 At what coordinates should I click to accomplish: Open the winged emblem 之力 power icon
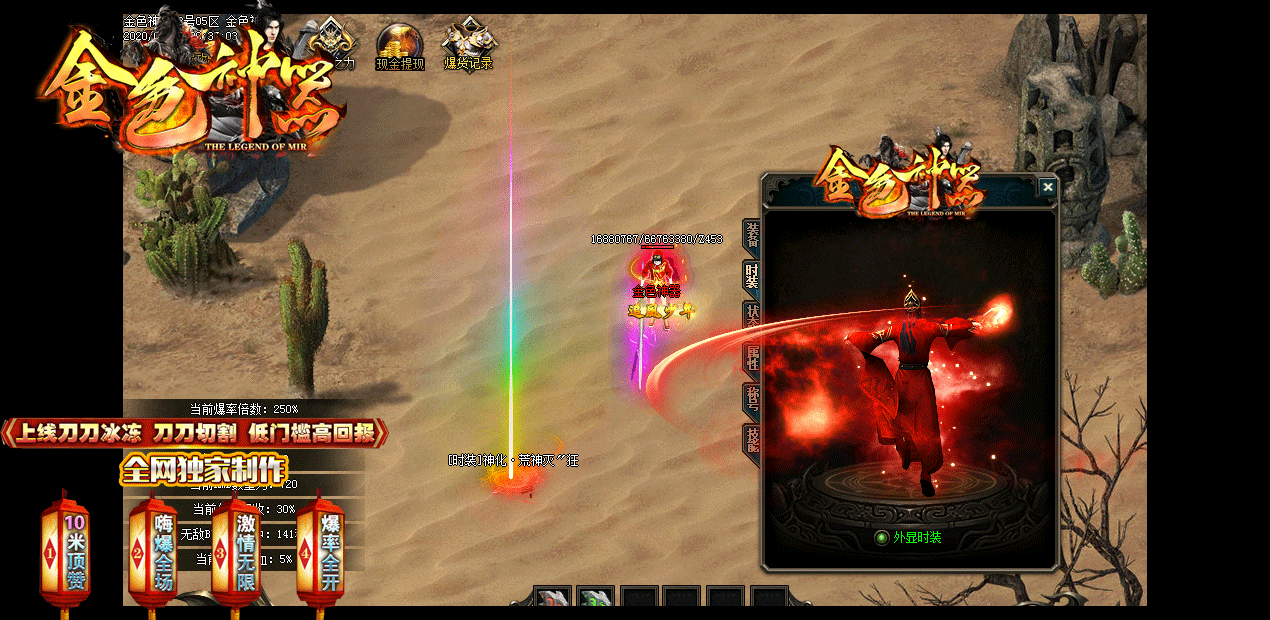(x=332, y=44)
